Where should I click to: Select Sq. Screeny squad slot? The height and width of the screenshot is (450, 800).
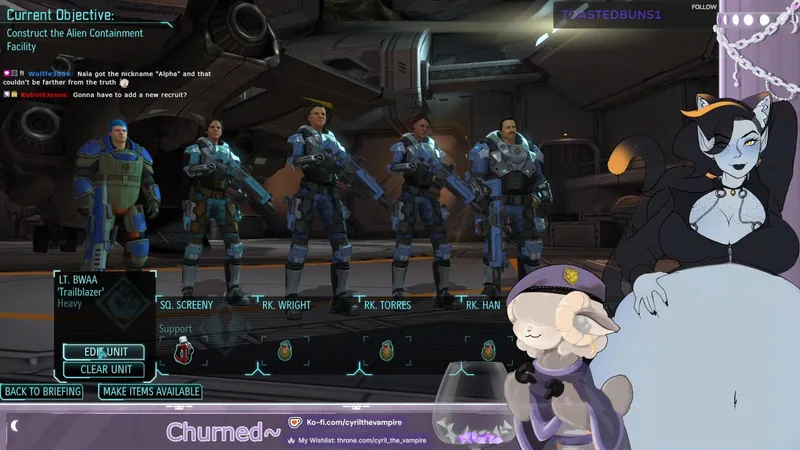pos(186,304)
